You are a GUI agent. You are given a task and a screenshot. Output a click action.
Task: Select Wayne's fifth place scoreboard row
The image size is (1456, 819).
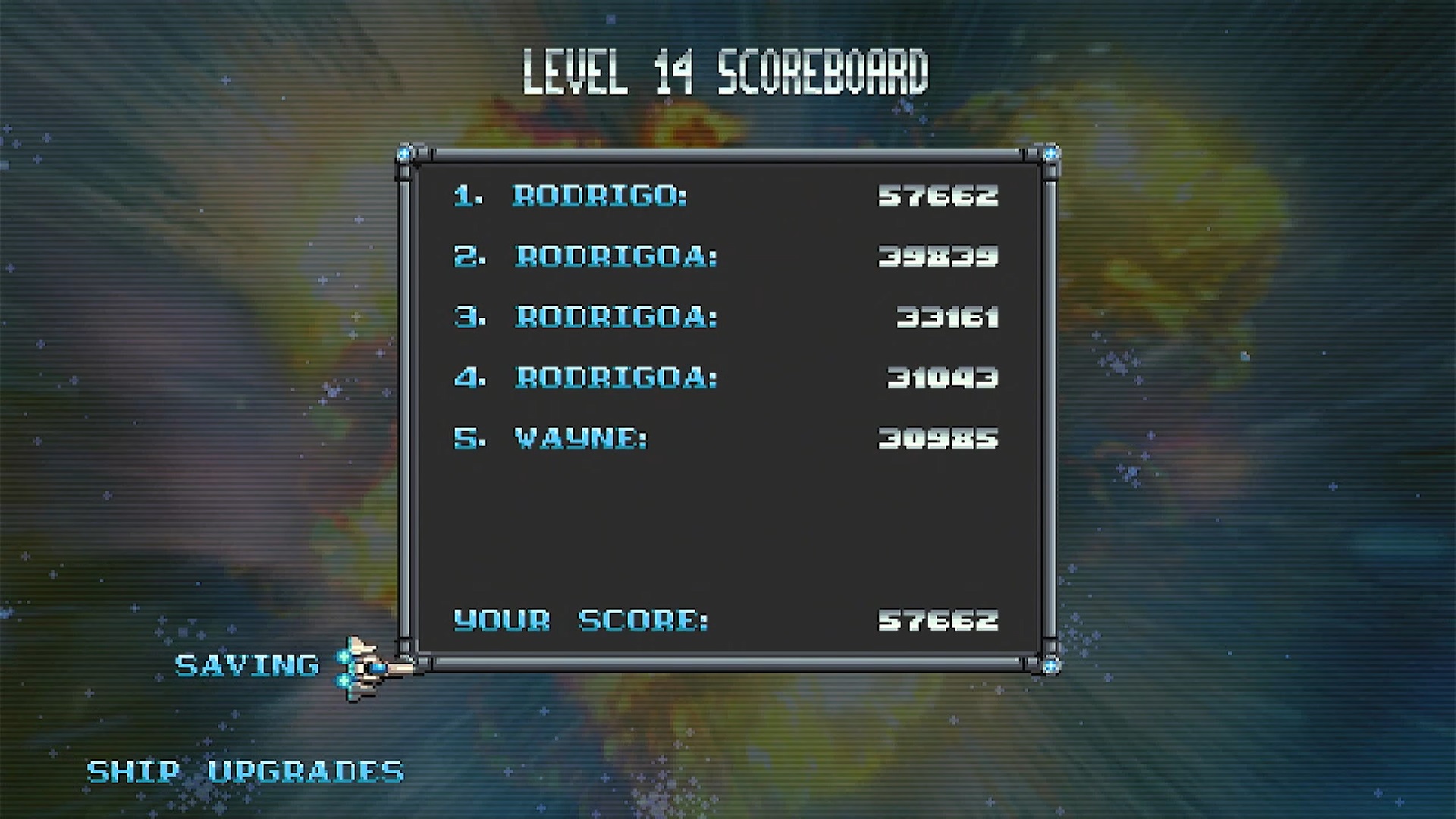click(x=725, y=438)
